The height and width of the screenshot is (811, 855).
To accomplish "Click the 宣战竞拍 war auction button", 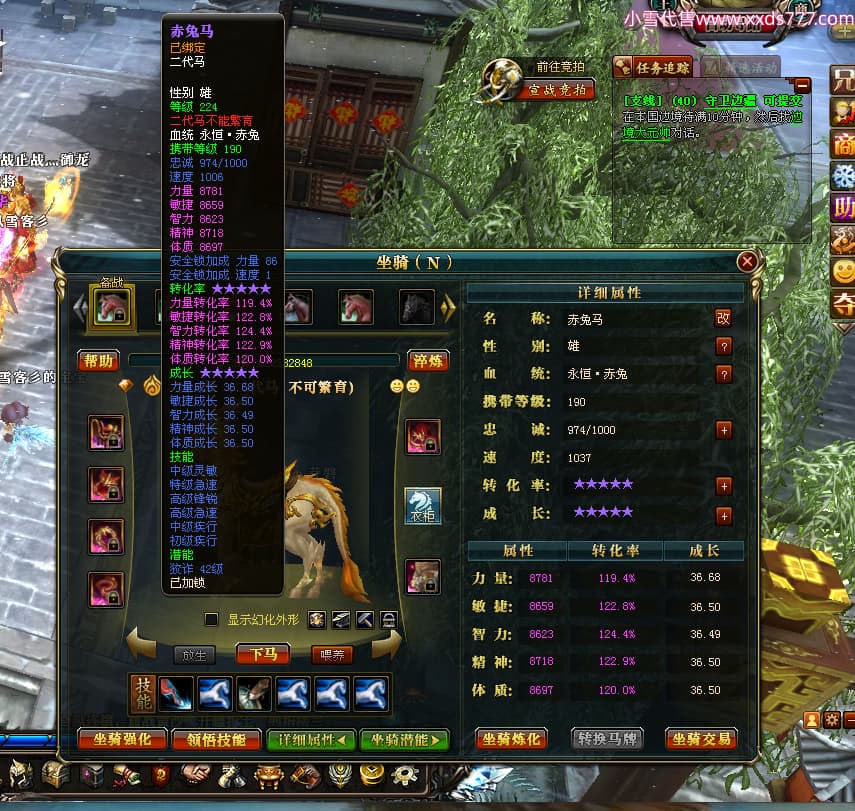I will click(x=557, y=90).
